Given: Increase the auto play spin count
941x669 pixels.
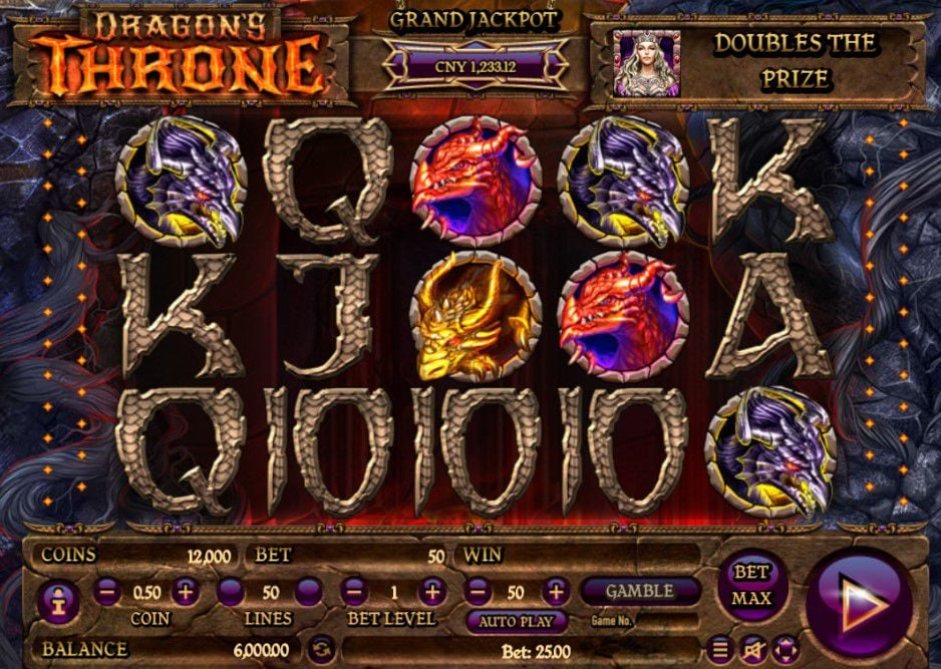Looking at the screenshot, I should point(554,592).
